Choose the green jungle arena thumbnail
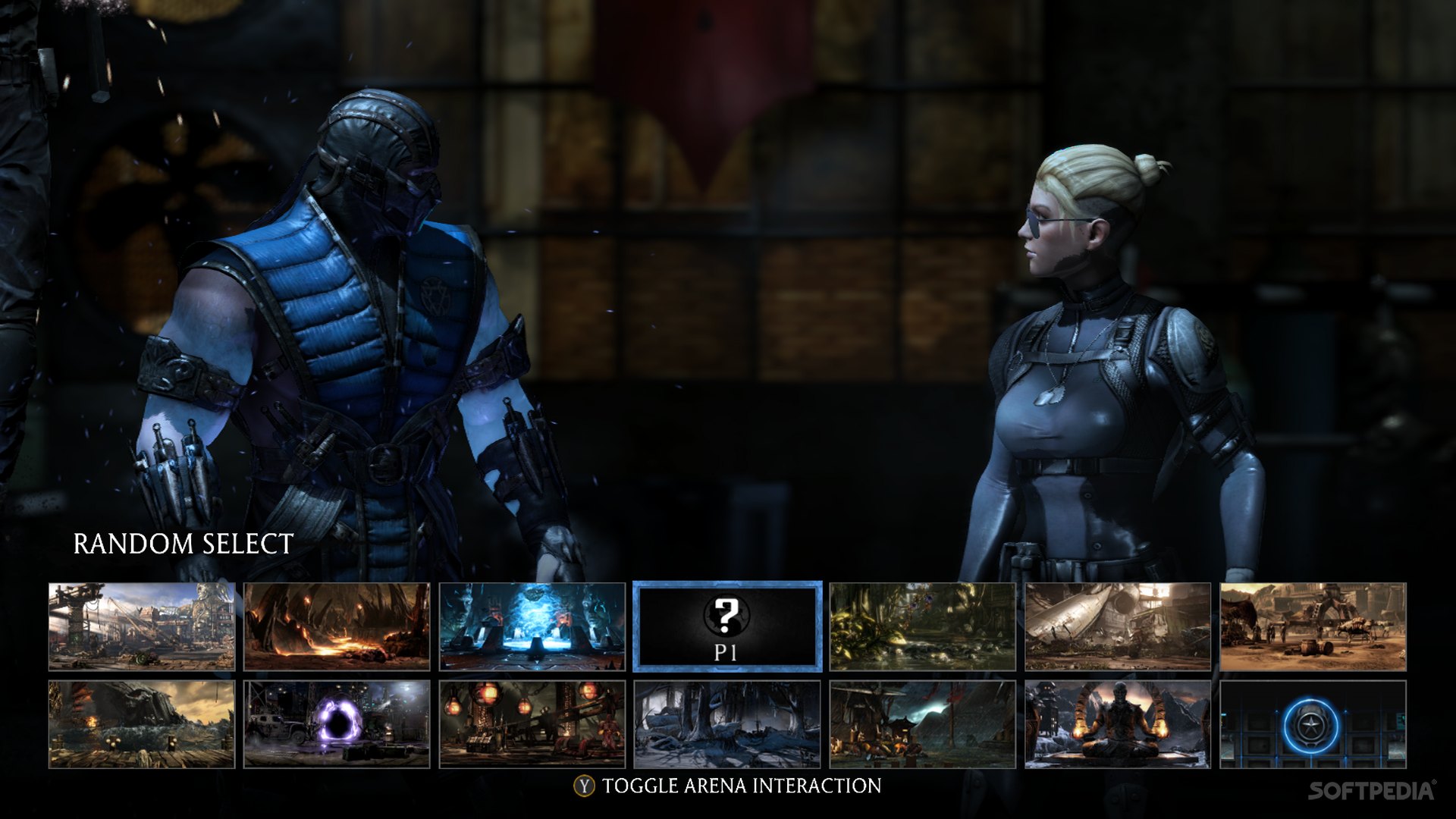Screen dimensions: 1456x819 point(922,626)
